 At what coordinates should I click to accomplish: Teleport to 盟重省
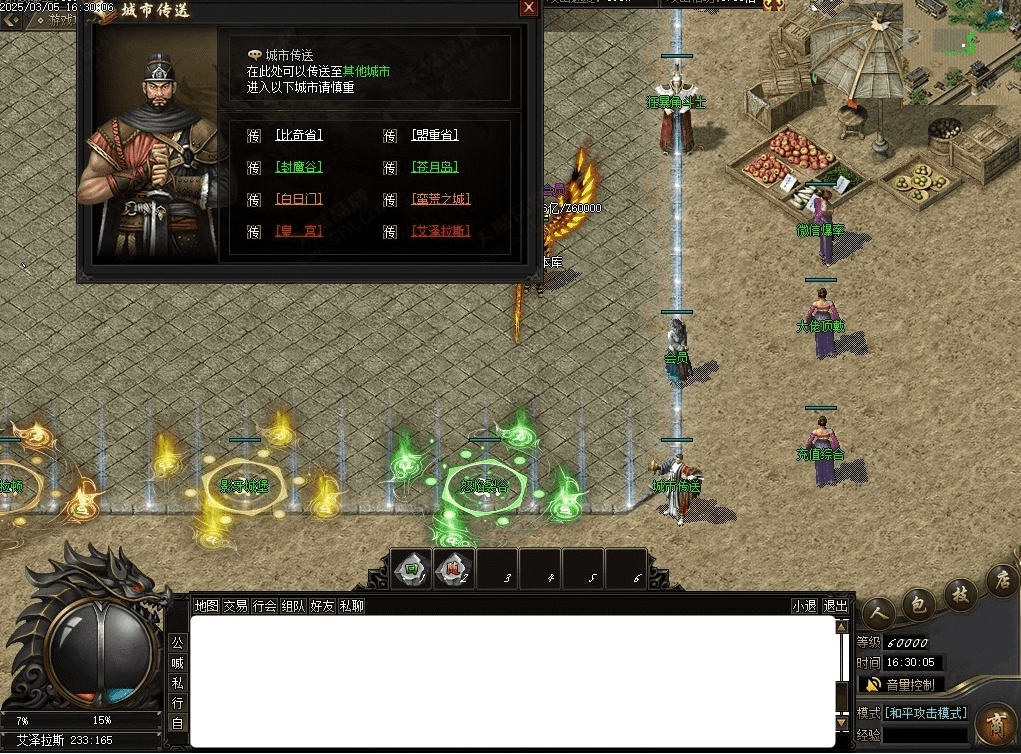coord(434,135)
